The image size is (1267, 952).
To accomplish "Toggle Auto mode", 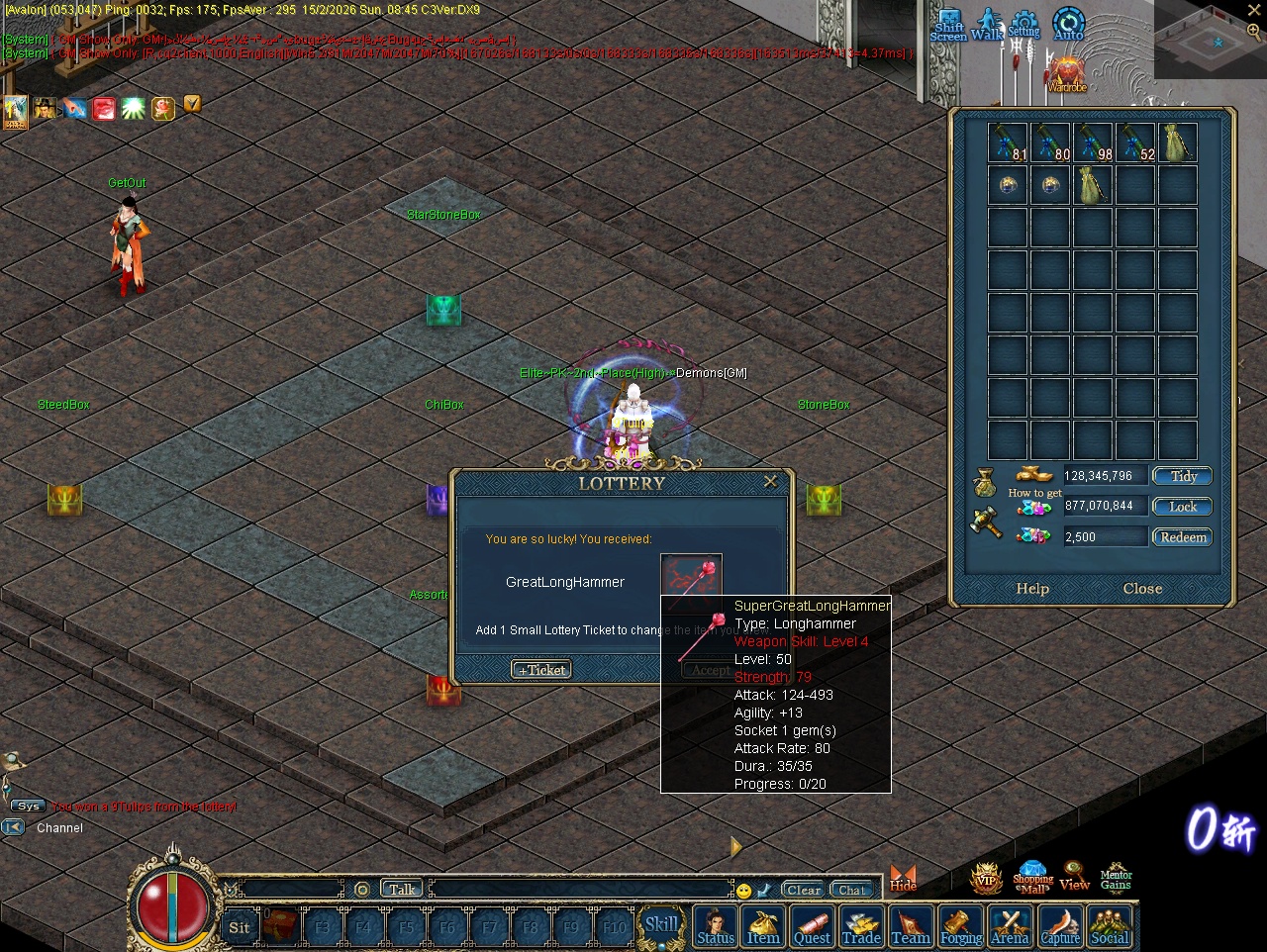I will [1069, 24].
